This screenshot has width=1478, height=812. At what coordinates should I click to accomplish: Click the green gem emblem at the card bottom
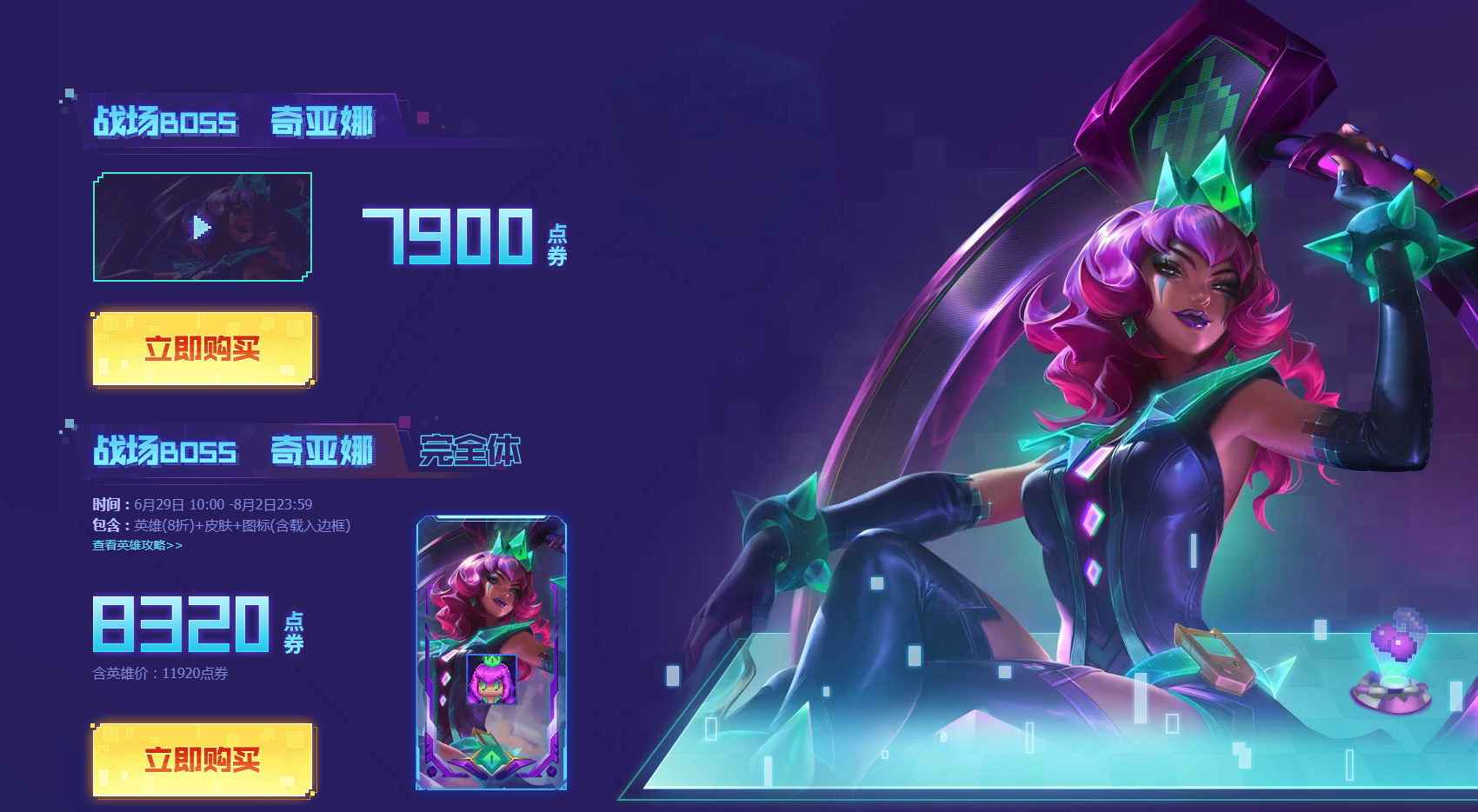click(x=491, y=759)
